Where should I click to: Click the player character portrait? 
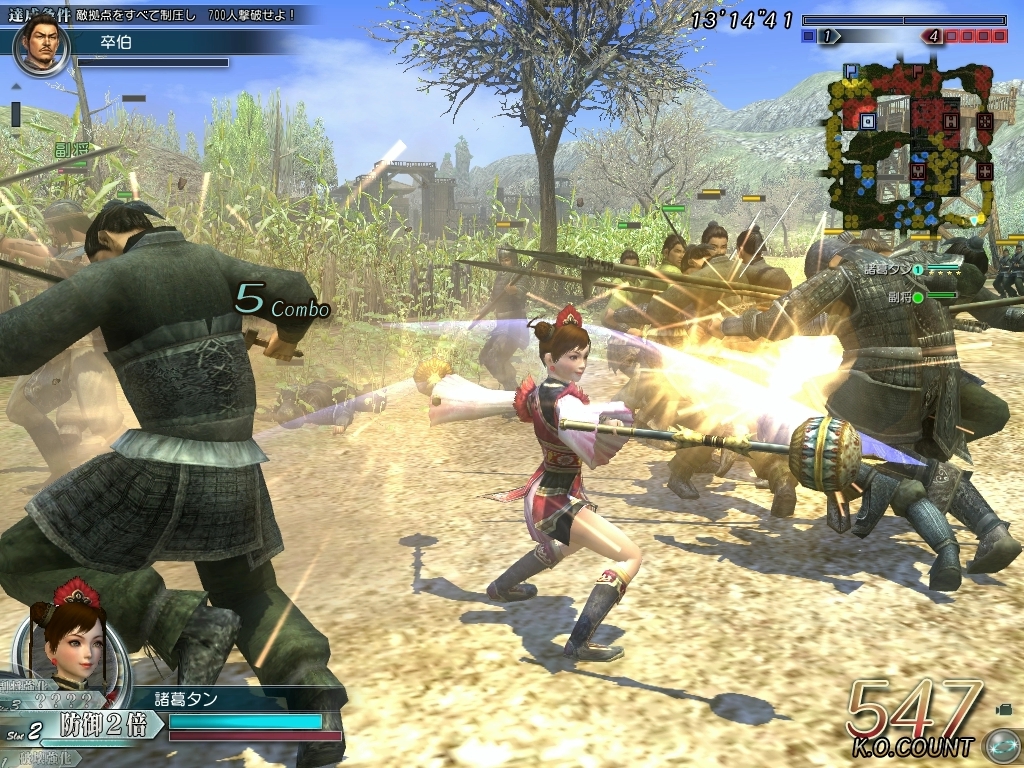click(x=73, y=640)
